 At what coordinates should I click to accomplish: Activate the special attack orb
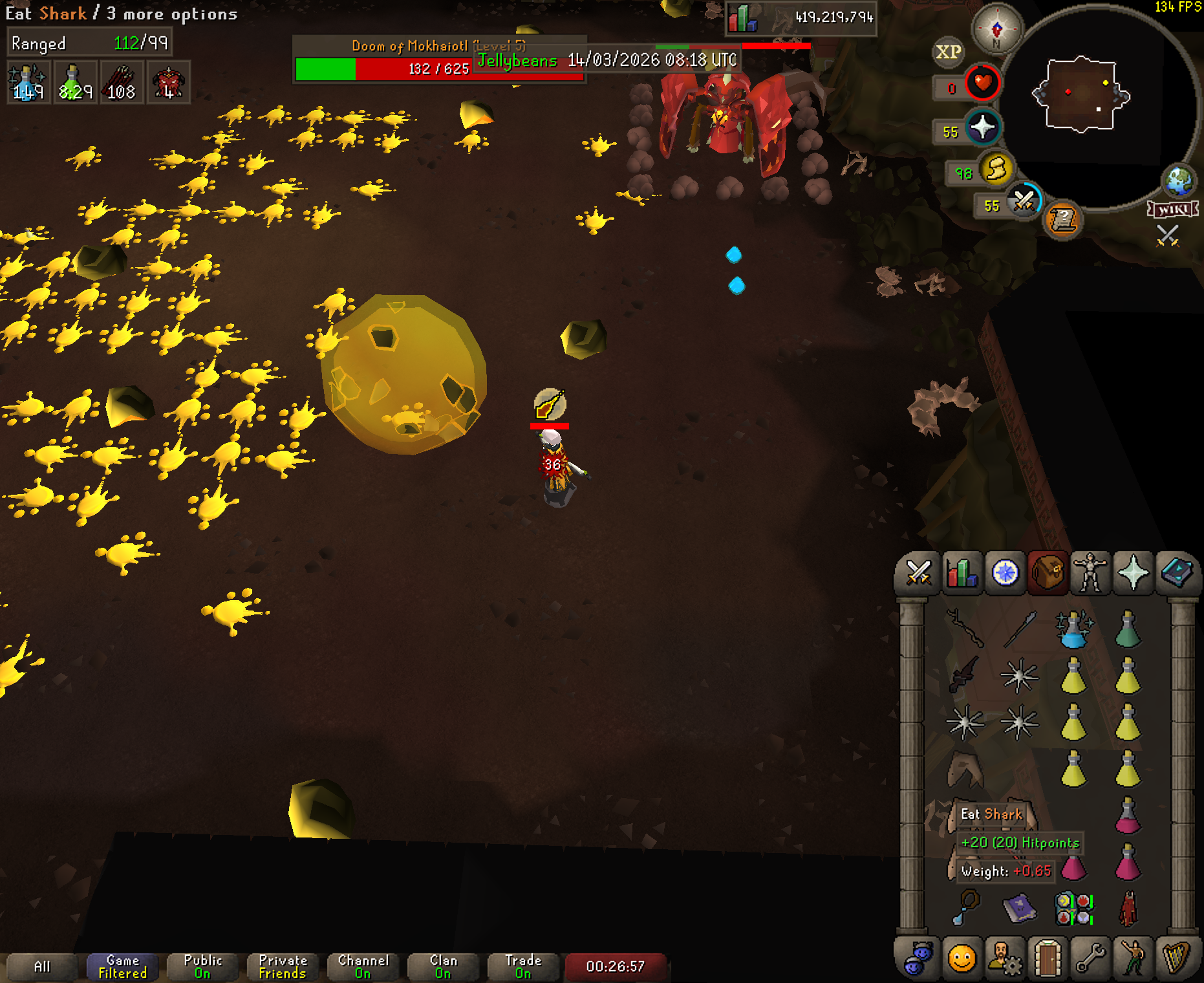(x=1024, y=201)
